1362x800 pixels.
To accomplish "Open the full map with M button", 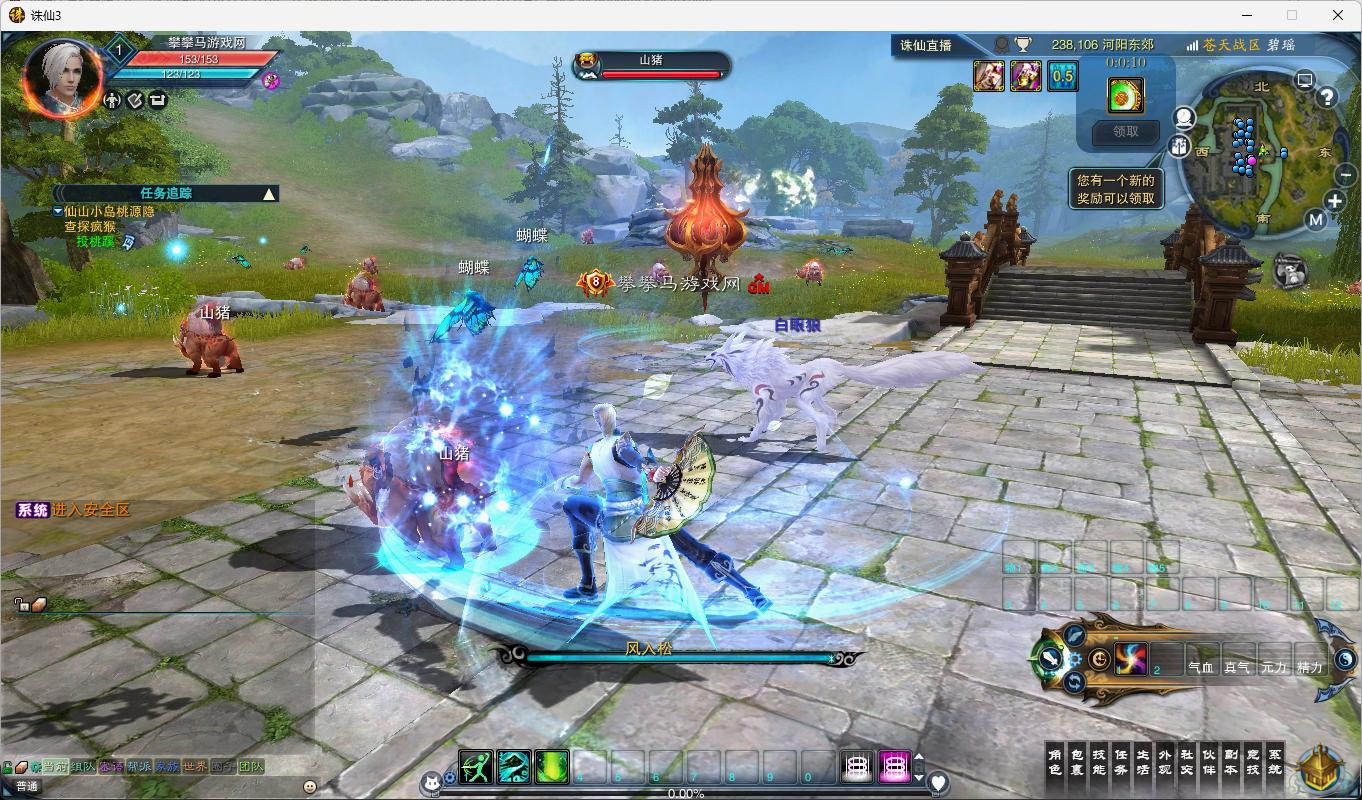I will coord(1316,220).
